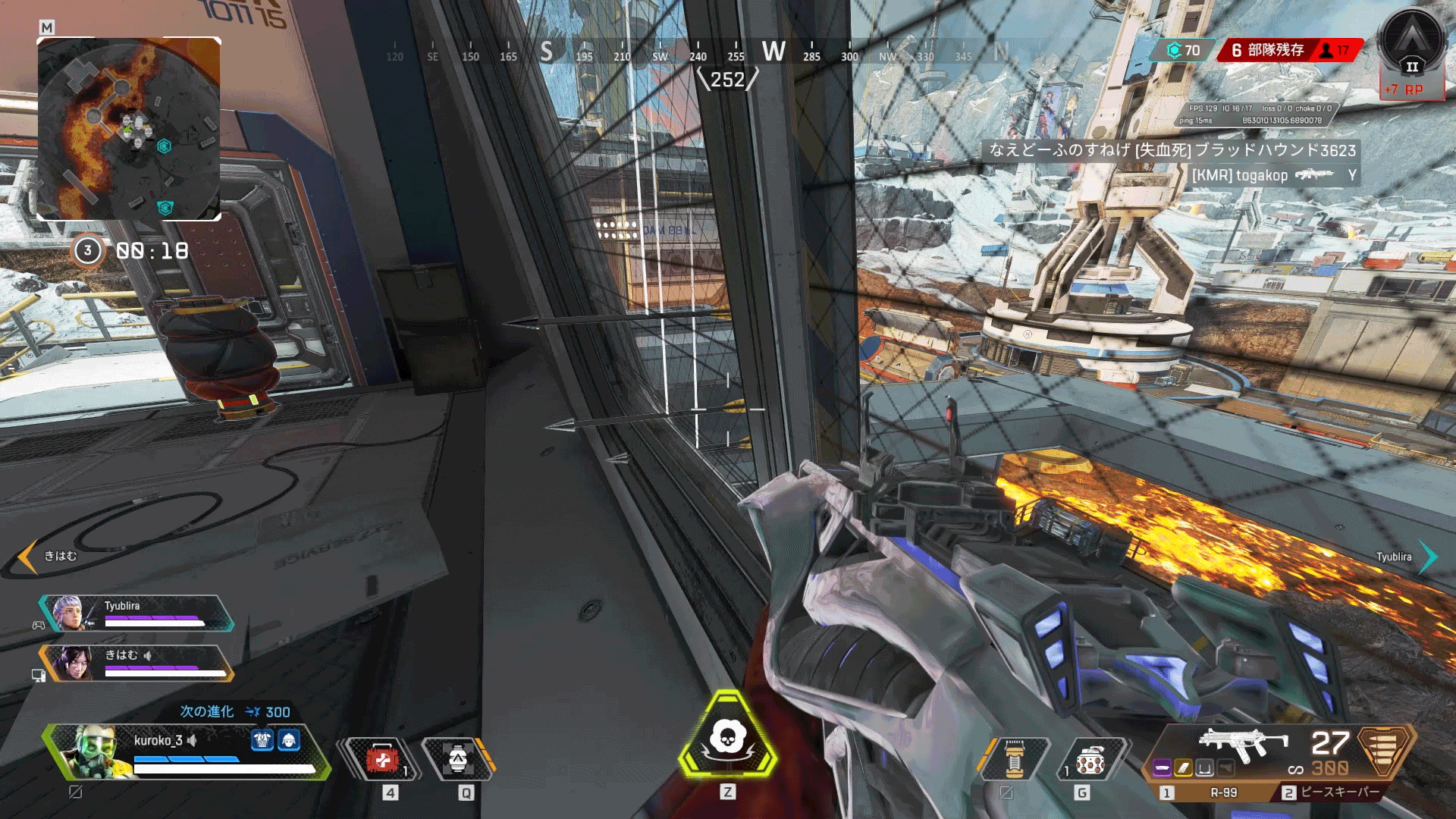This screenshot has width=1456, height=819.
Task: Select teammate Tyublira's squad card
Action: (x=136, y=613)
